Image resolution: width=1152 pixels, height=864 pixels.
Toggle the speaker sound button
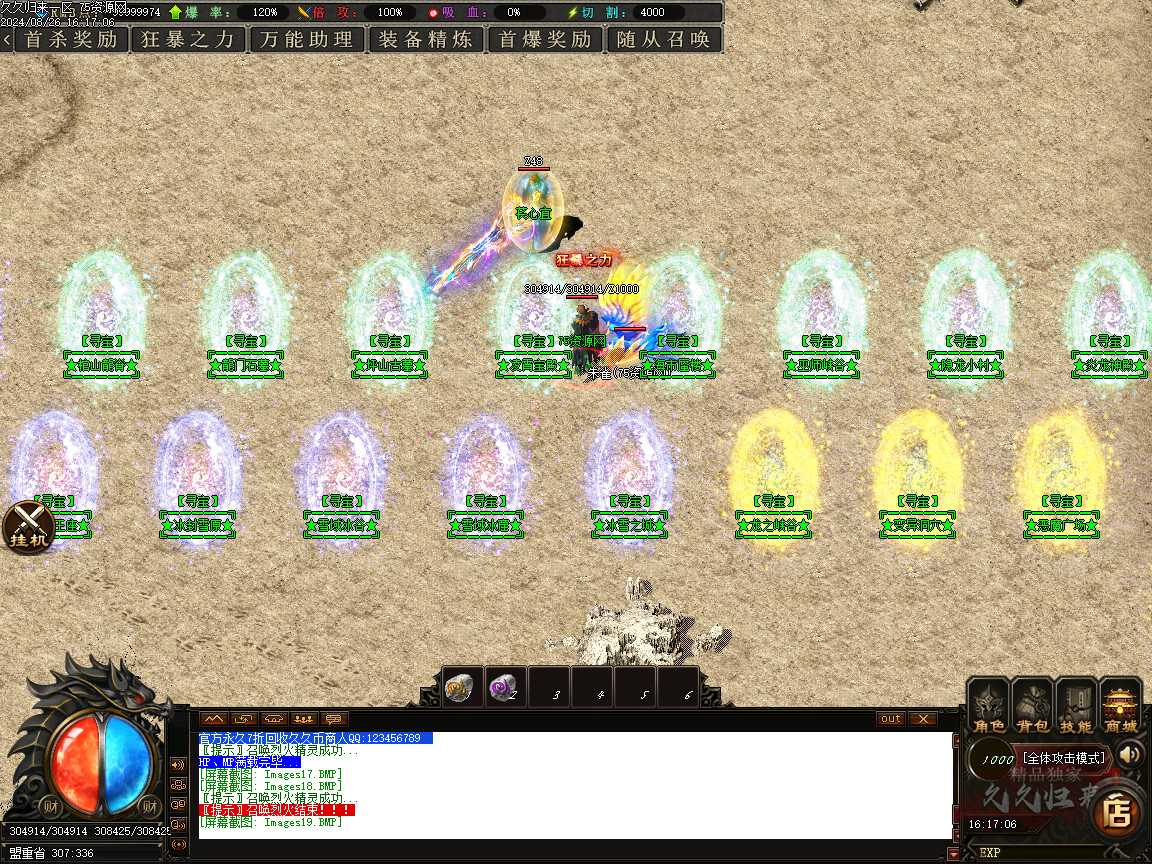click(1130, 754)
